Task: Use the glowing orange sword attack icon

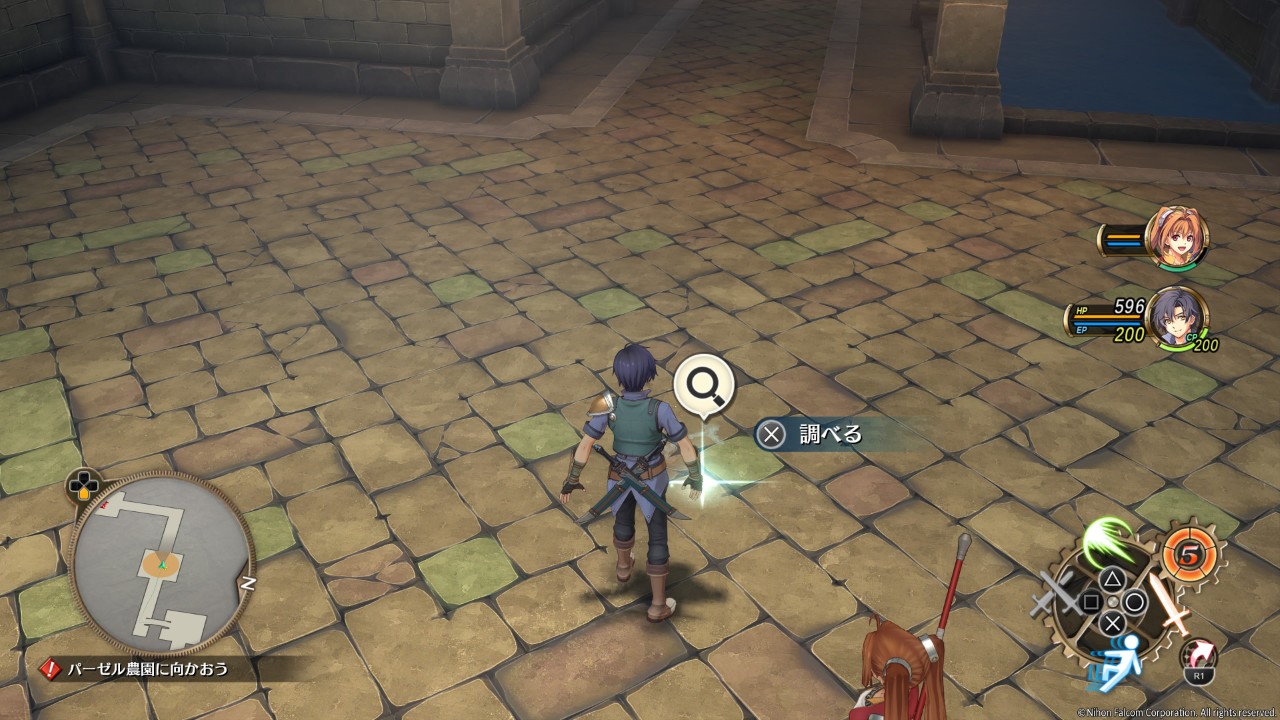Action: (1166, 599)
